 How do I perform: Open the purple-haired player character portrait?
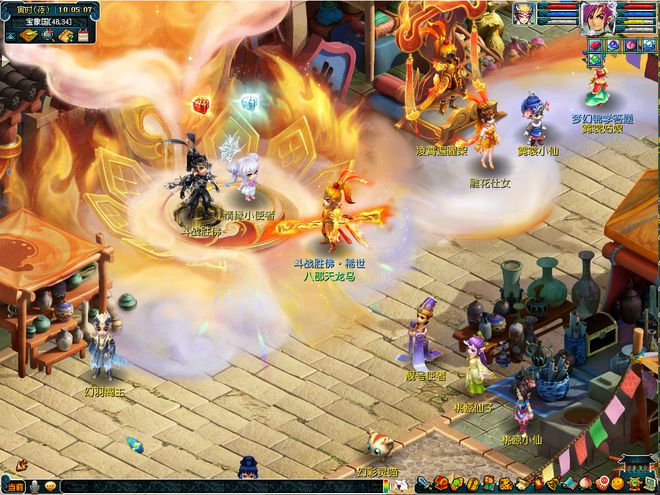[x=598, y=16]
